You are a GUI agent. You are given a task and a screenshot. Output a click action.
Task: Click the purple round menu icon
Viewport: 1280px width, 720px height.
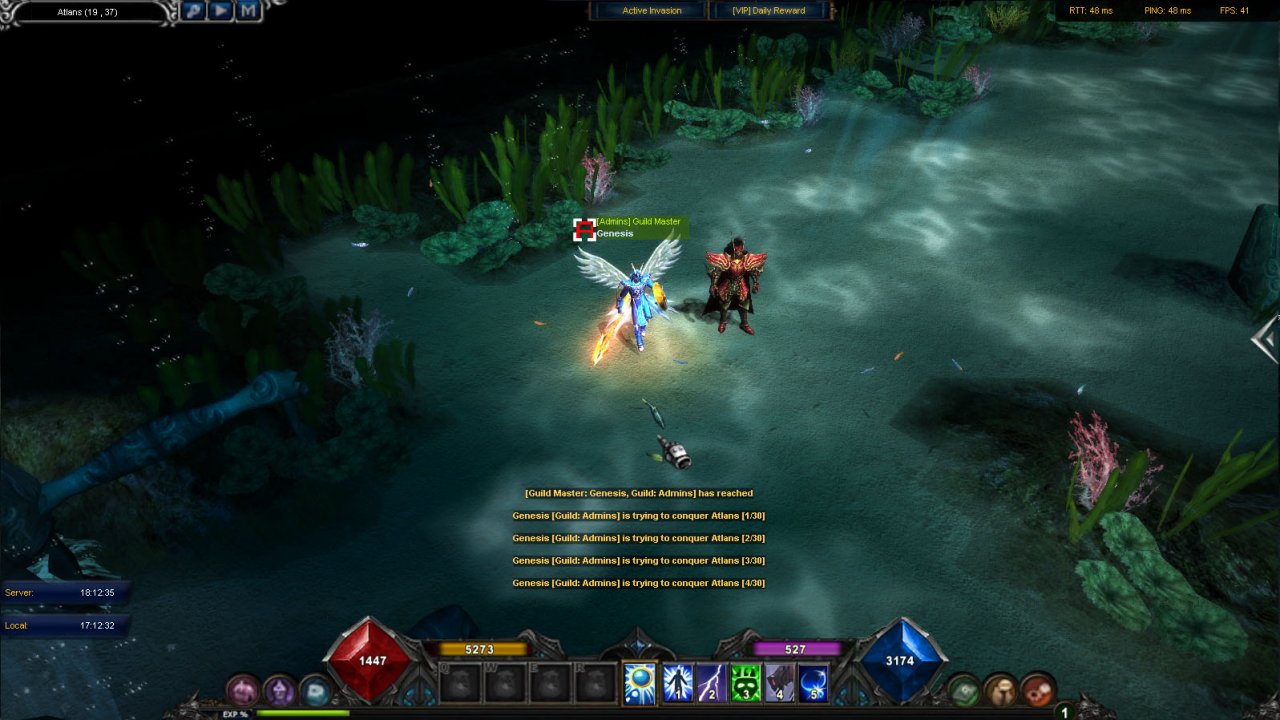279,690
